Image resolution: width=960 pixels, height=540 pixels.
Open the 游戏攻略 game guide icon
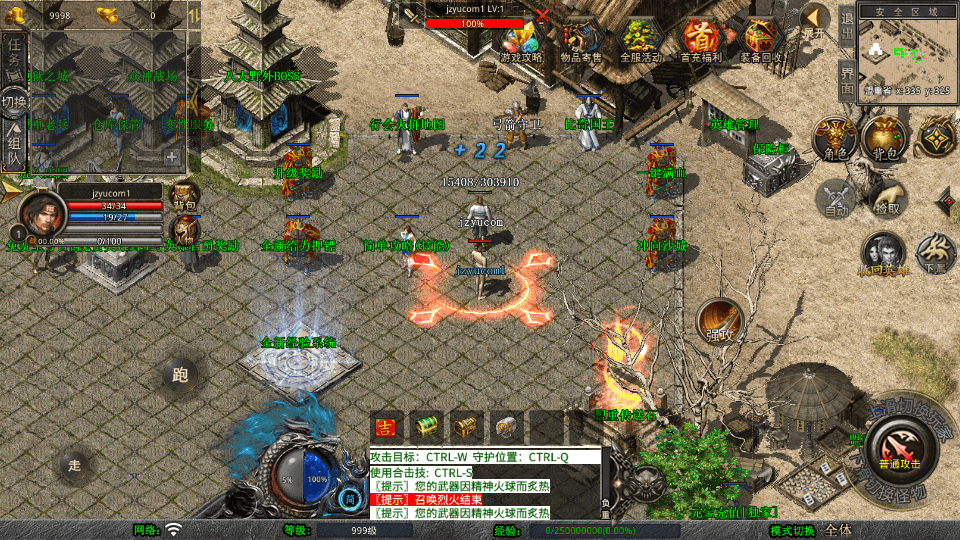[521, 40]
